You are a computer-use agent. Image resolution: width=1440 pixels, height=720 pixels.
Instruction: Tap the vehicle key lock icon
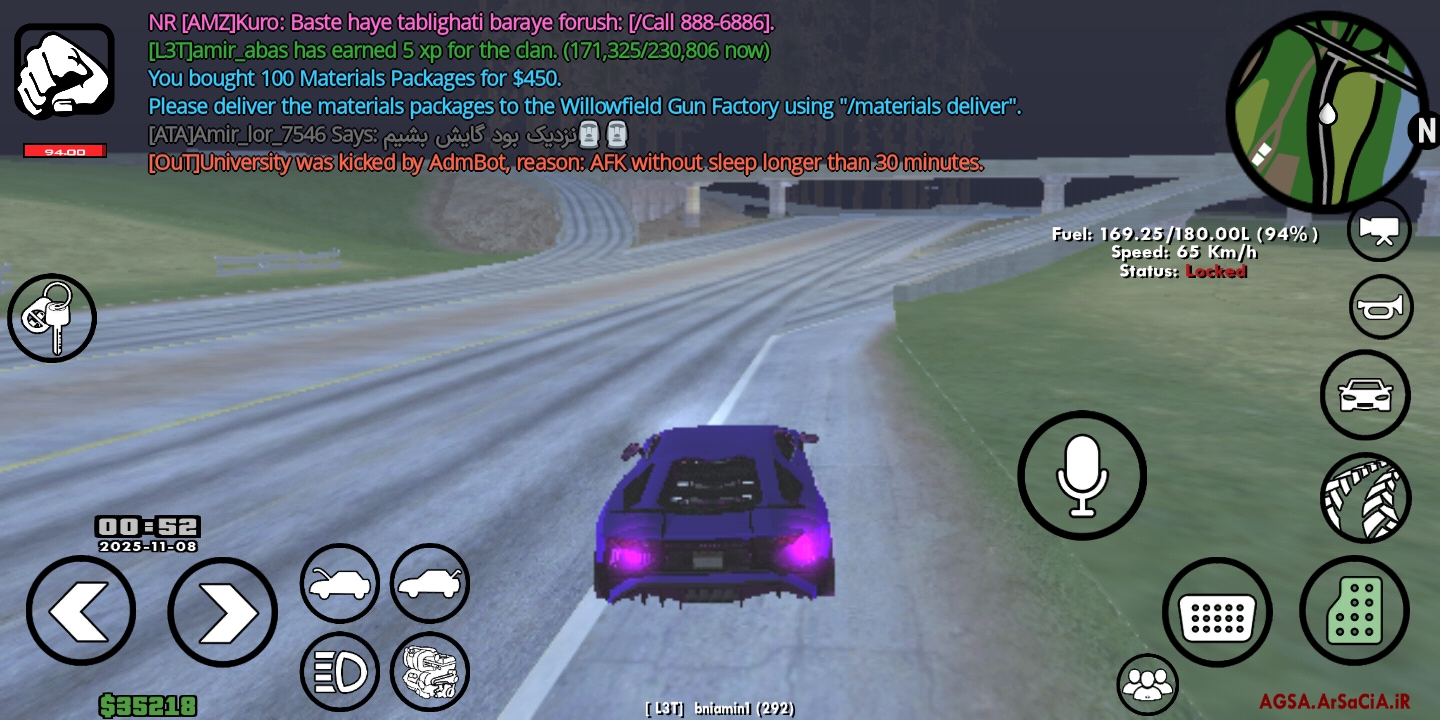[51, 318]
